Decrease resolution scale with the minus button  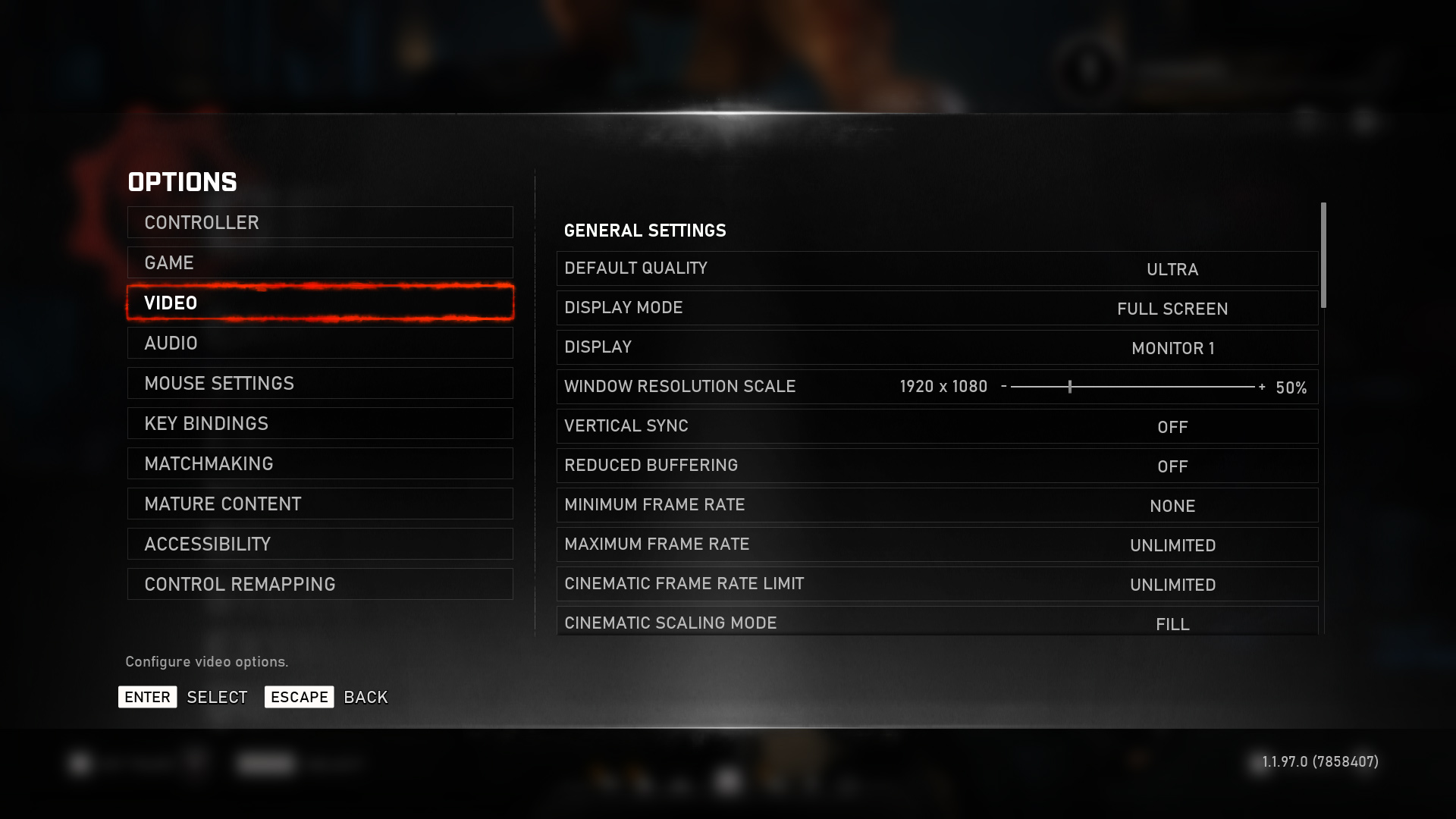pos(1004,386)
